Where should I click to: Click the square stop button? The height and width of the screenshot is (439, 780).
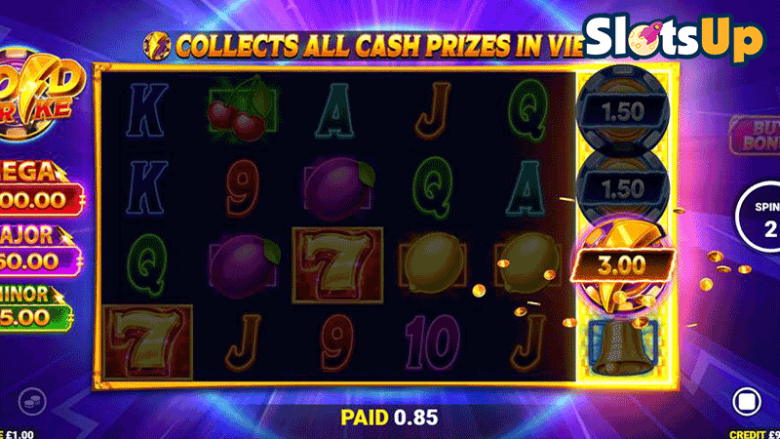746,401
